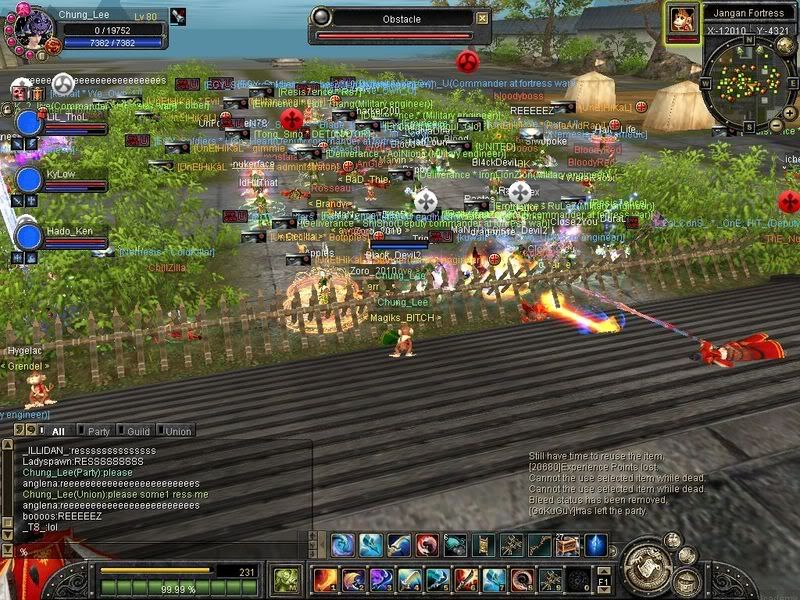Show the All chat tab
Viewport: 800px width, 600px height.
pos(58,431)
